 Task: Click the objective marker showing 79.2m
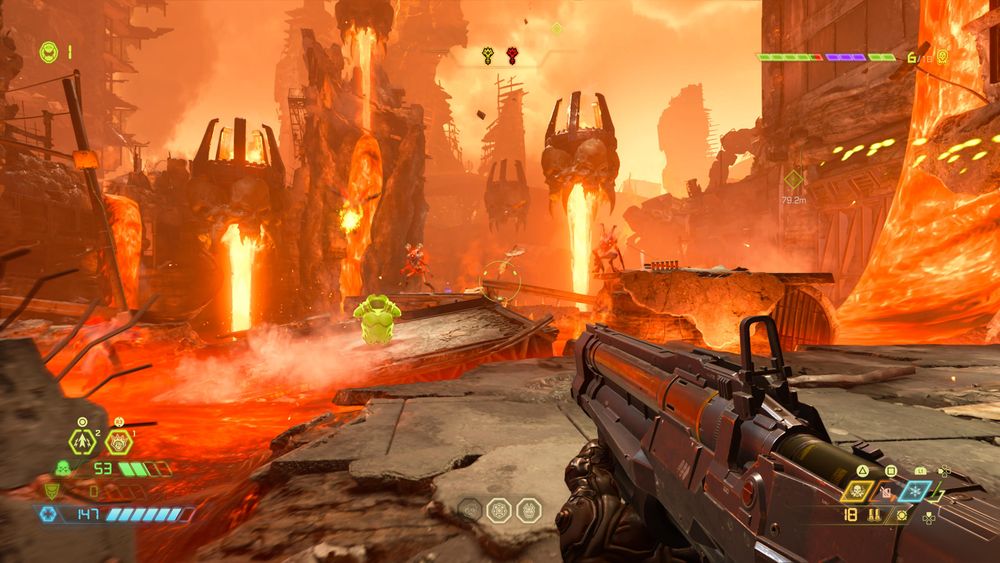tap(793, 180)
